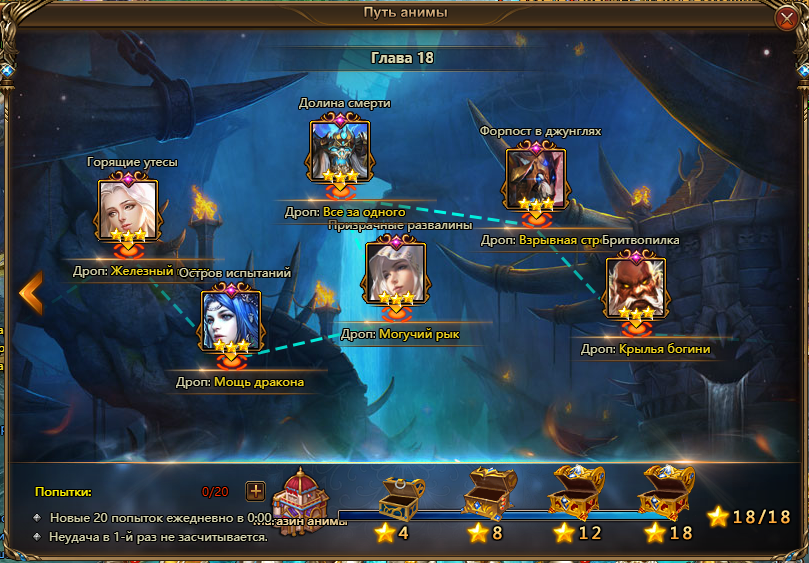This screenshot has width=809, height=563.
Task: Inspect the Могучий рык drop item
Action: click(x=419, y=334)
